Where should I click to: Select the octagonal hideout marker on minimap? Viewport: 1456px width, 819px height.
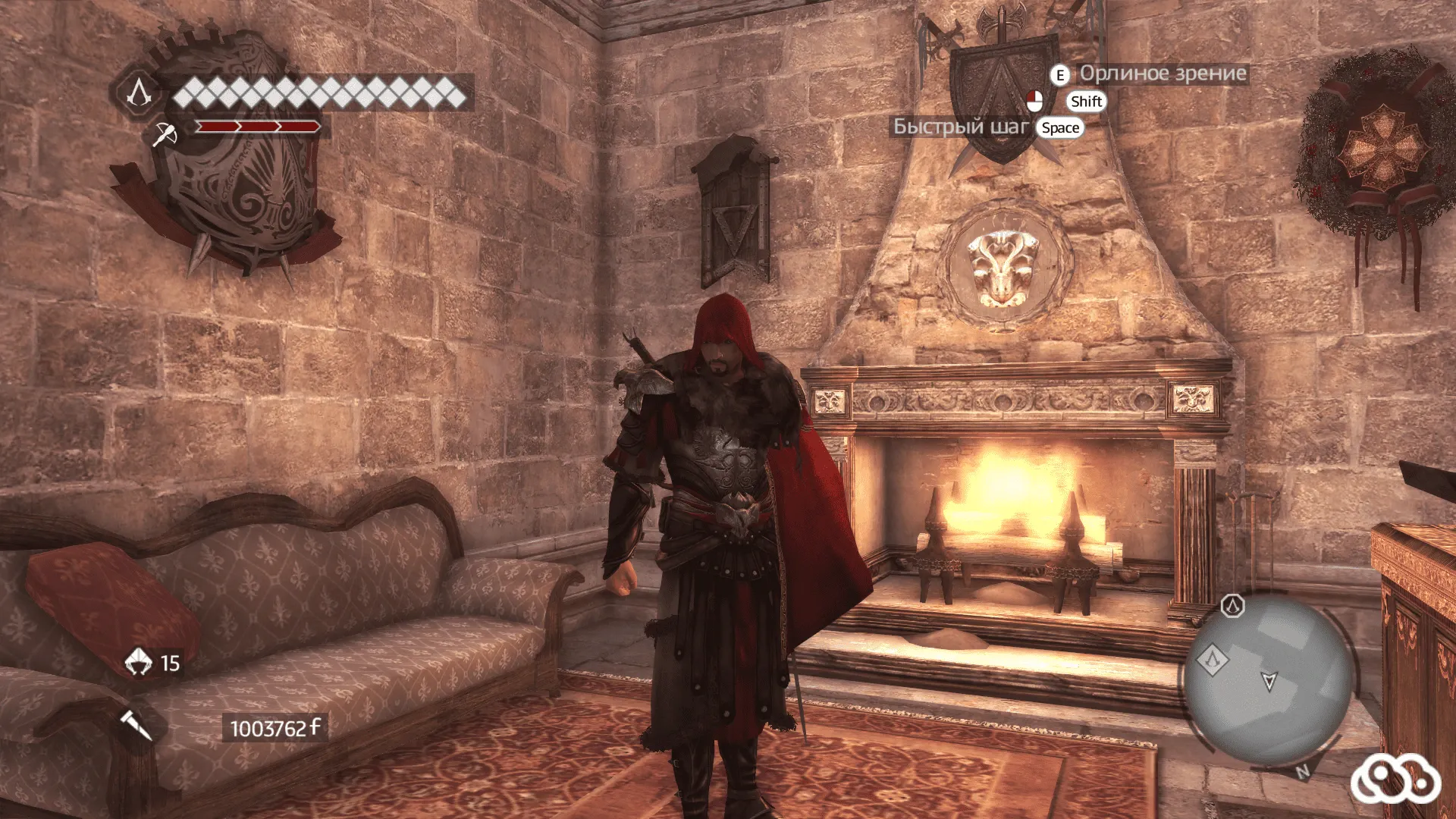[1232, 607]
